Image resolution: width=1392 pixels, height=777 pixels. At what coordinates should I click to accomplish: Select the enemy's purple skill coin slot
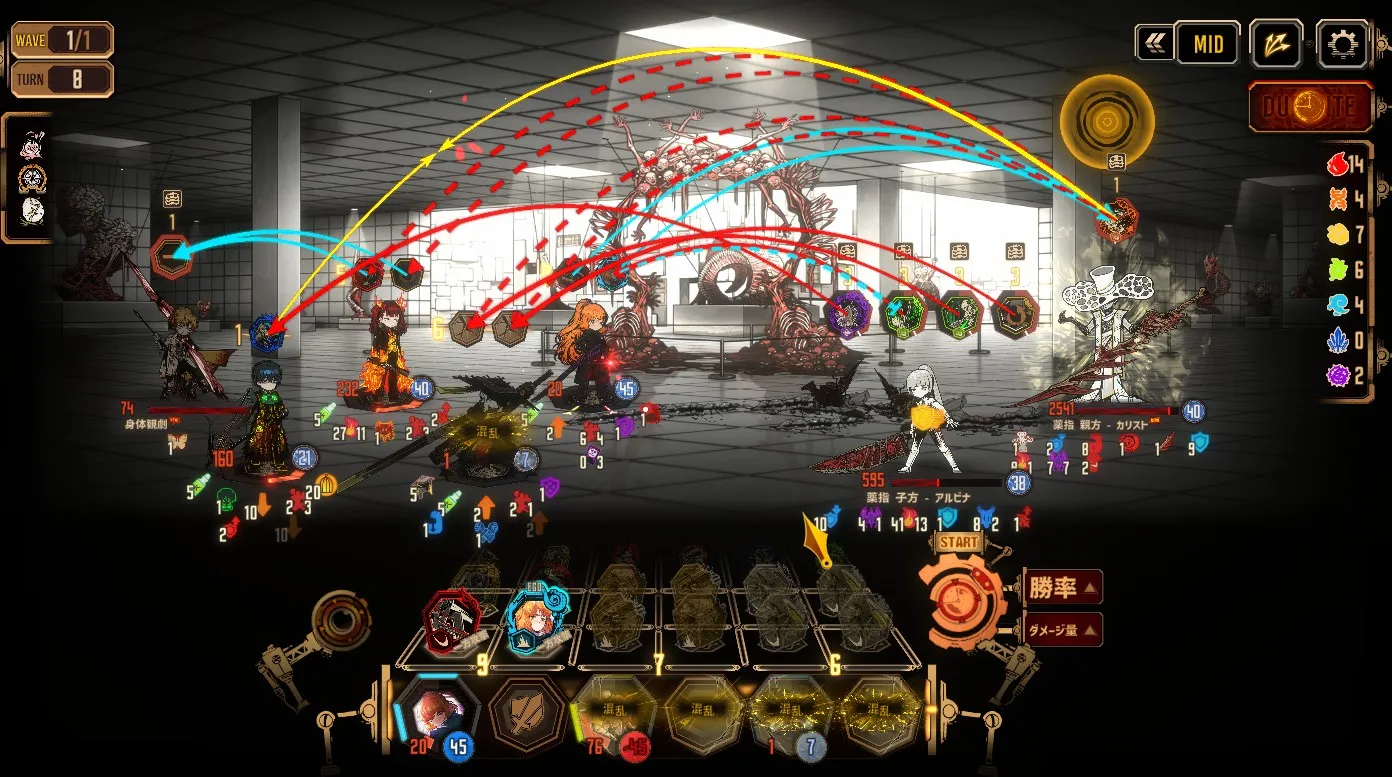pyautogui.click(x=847, y=317)
